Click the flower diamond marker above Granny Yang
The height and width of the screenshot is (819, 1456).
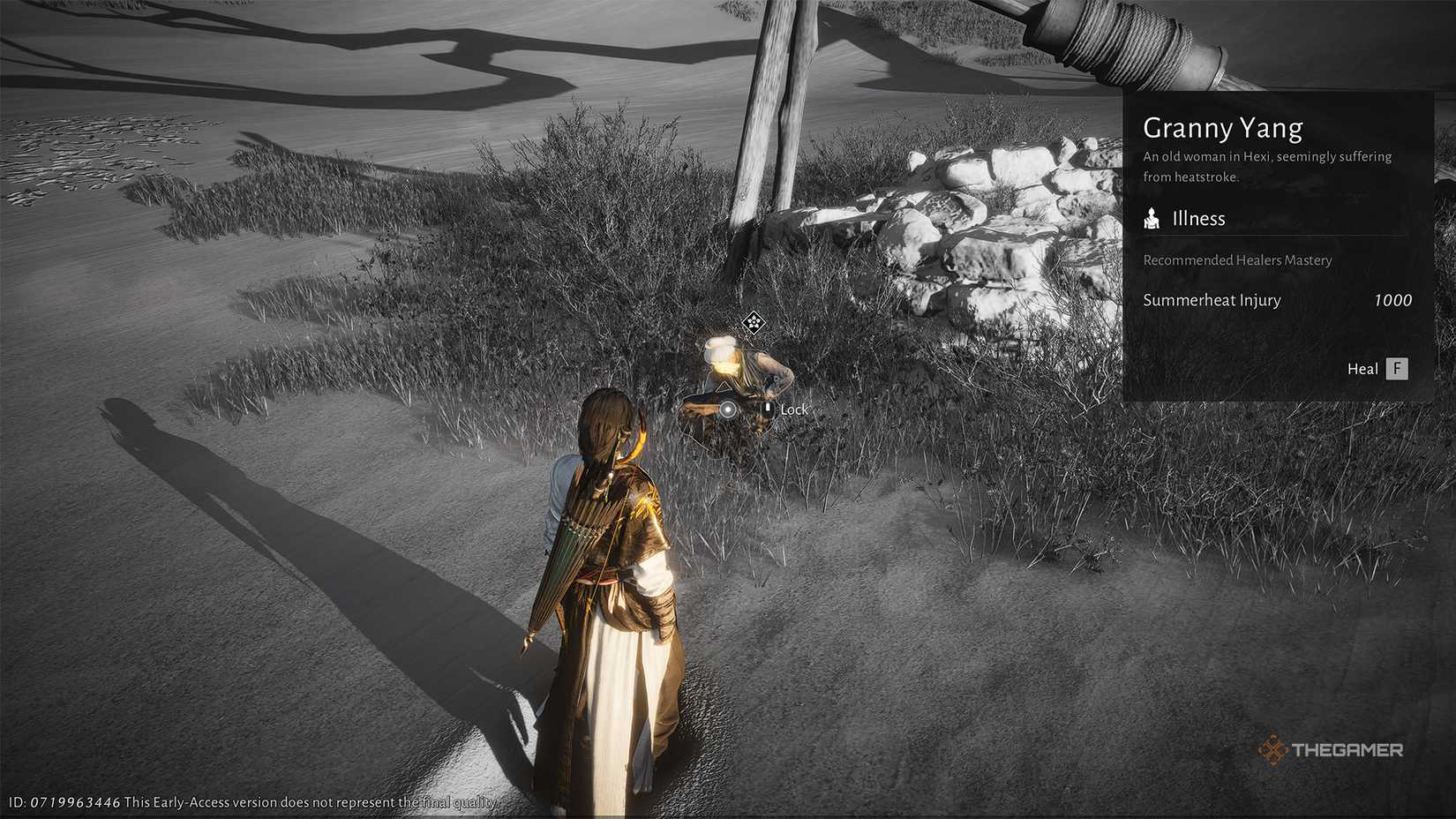point(754,321)
